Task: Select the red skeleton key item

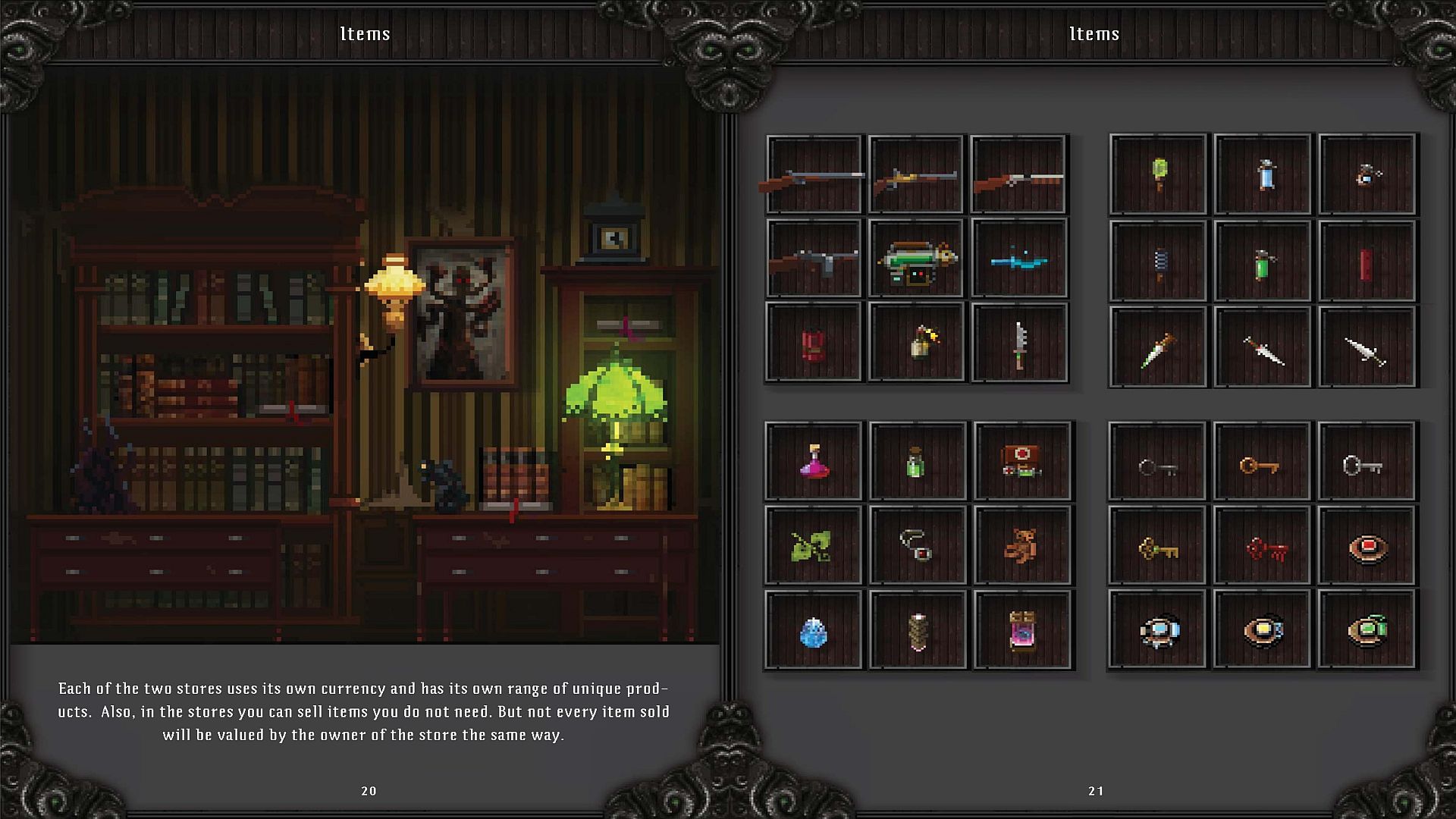Action: pos(1261,549)
